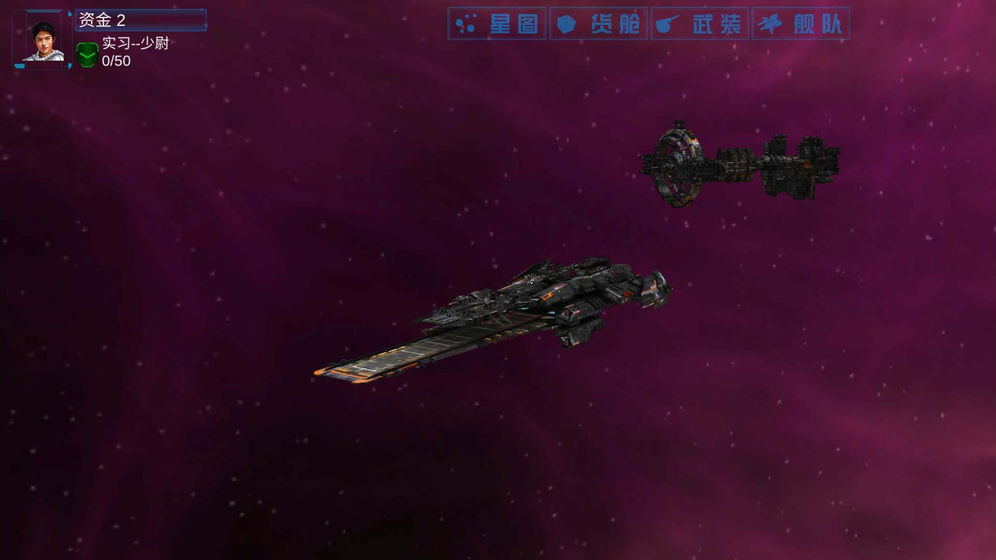Open the 星图 star map

pos(497,24)
